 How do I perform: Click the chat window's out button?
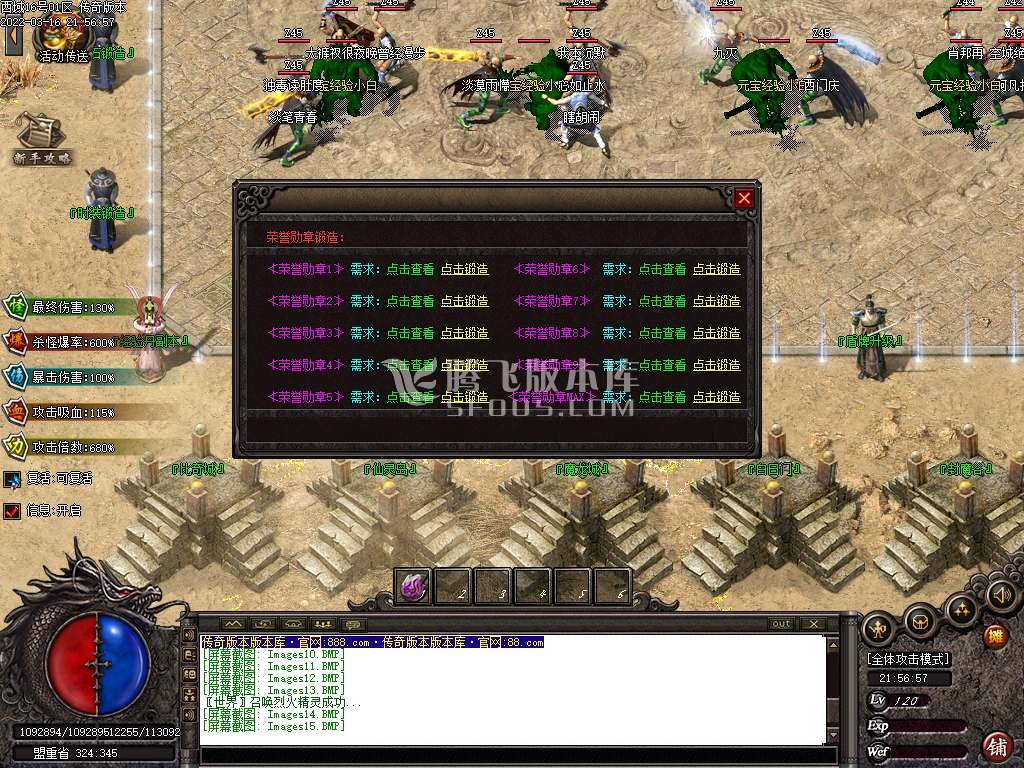click(782, 624)
